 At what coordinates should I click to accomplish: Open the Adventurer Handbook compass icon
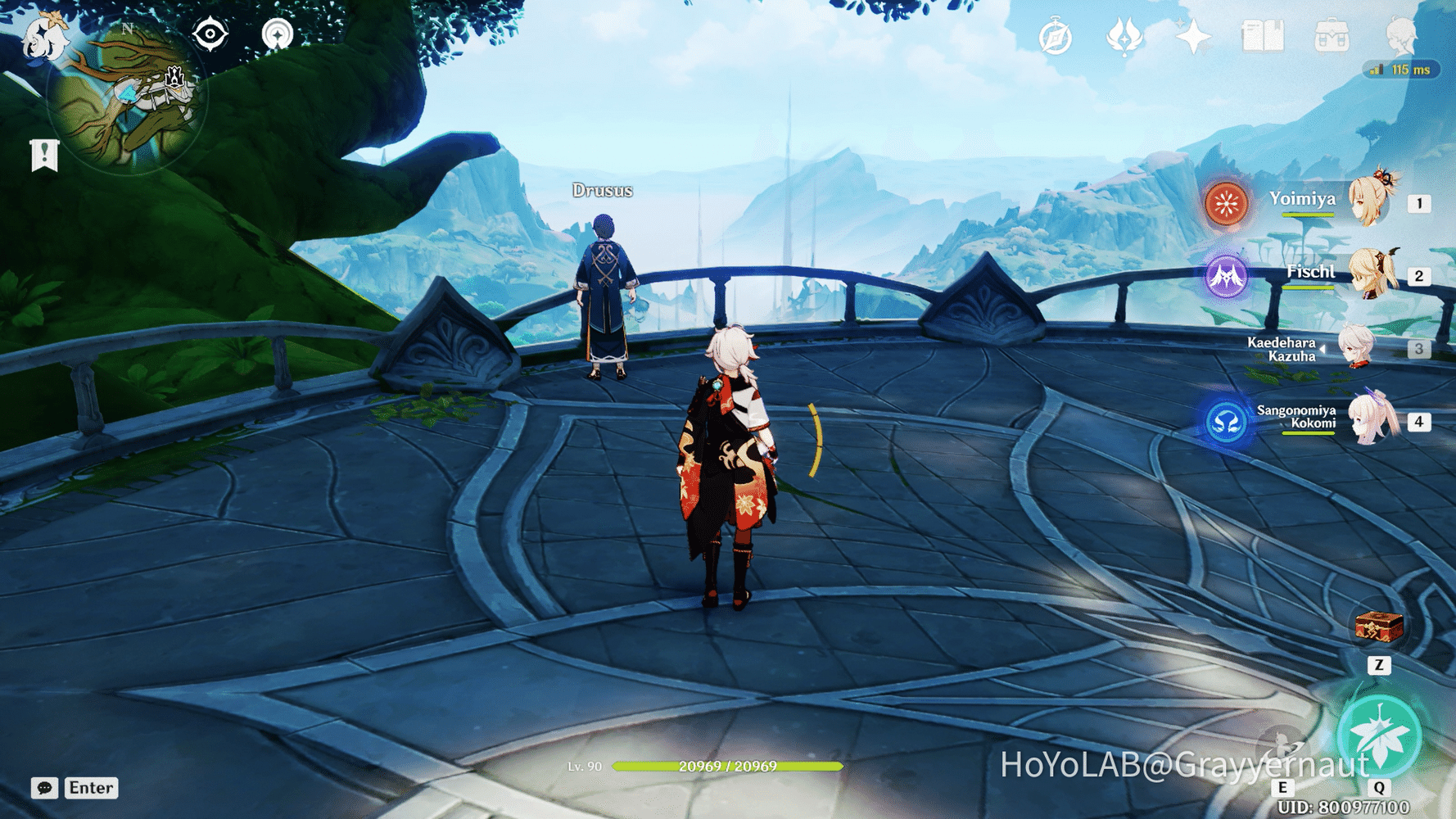1056,36
